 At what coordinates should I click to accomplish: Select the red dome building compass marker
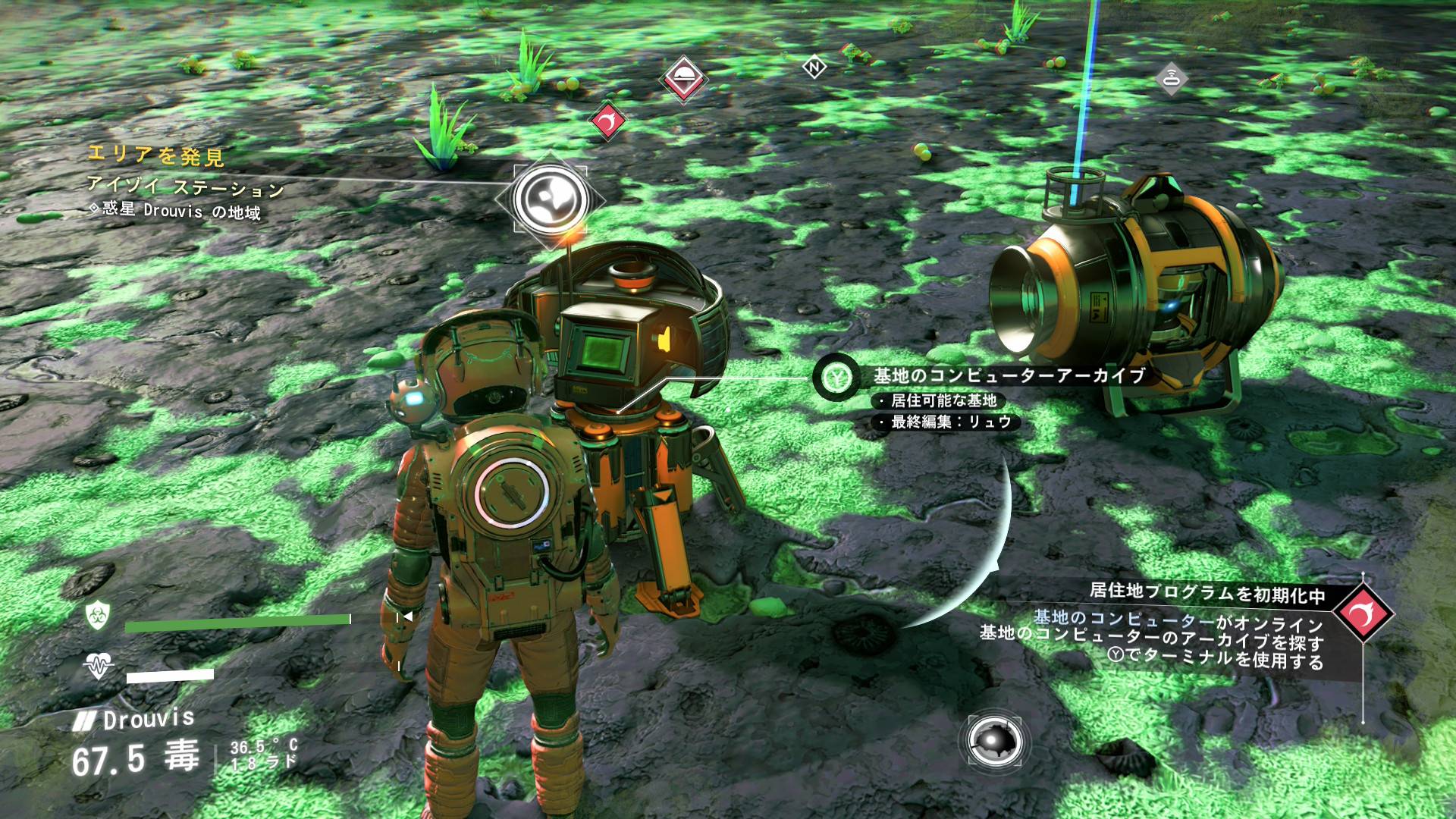click(x=683, y=77)
